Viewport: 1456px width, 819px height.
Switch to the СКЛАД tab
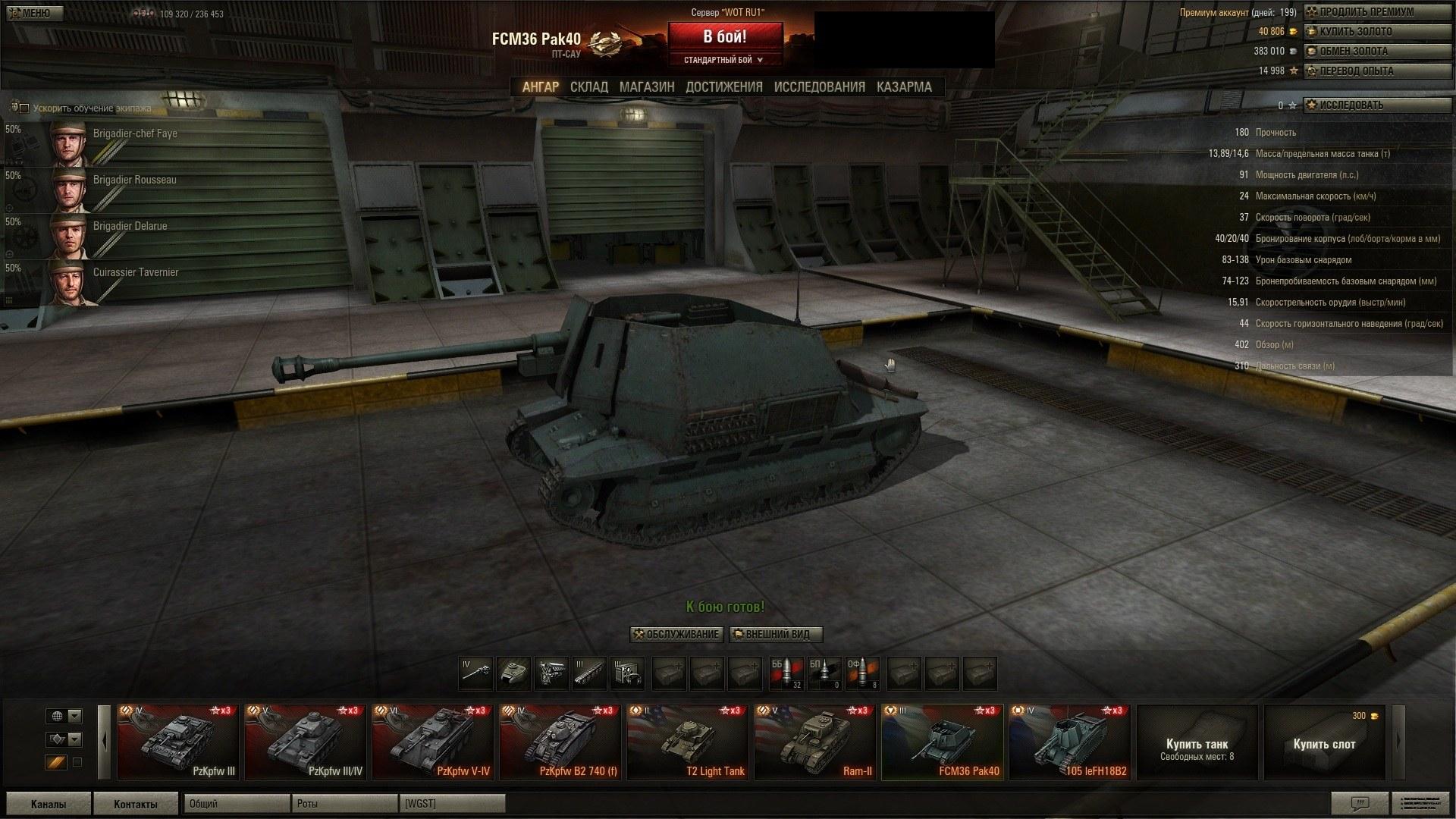[588, 87]
